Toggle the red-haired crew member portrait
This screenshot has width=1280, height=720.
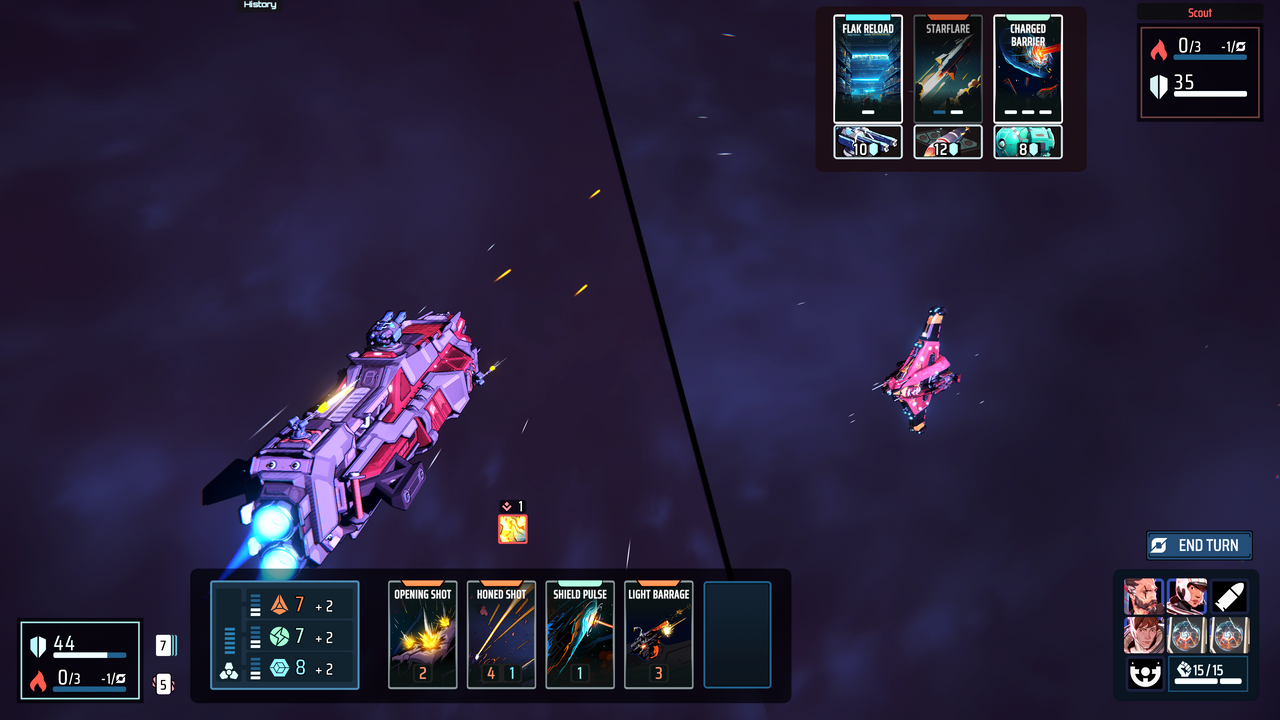point(1143,635)
